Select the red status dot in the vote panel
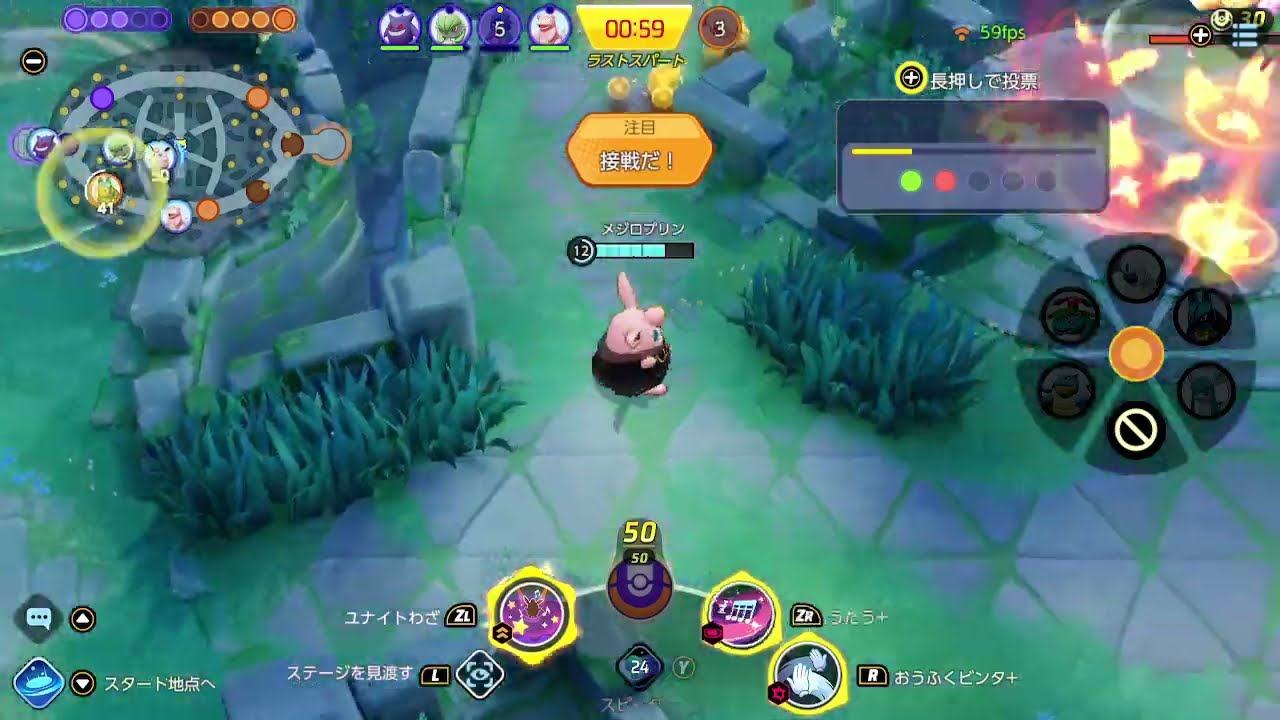 (x=945, y=182)
